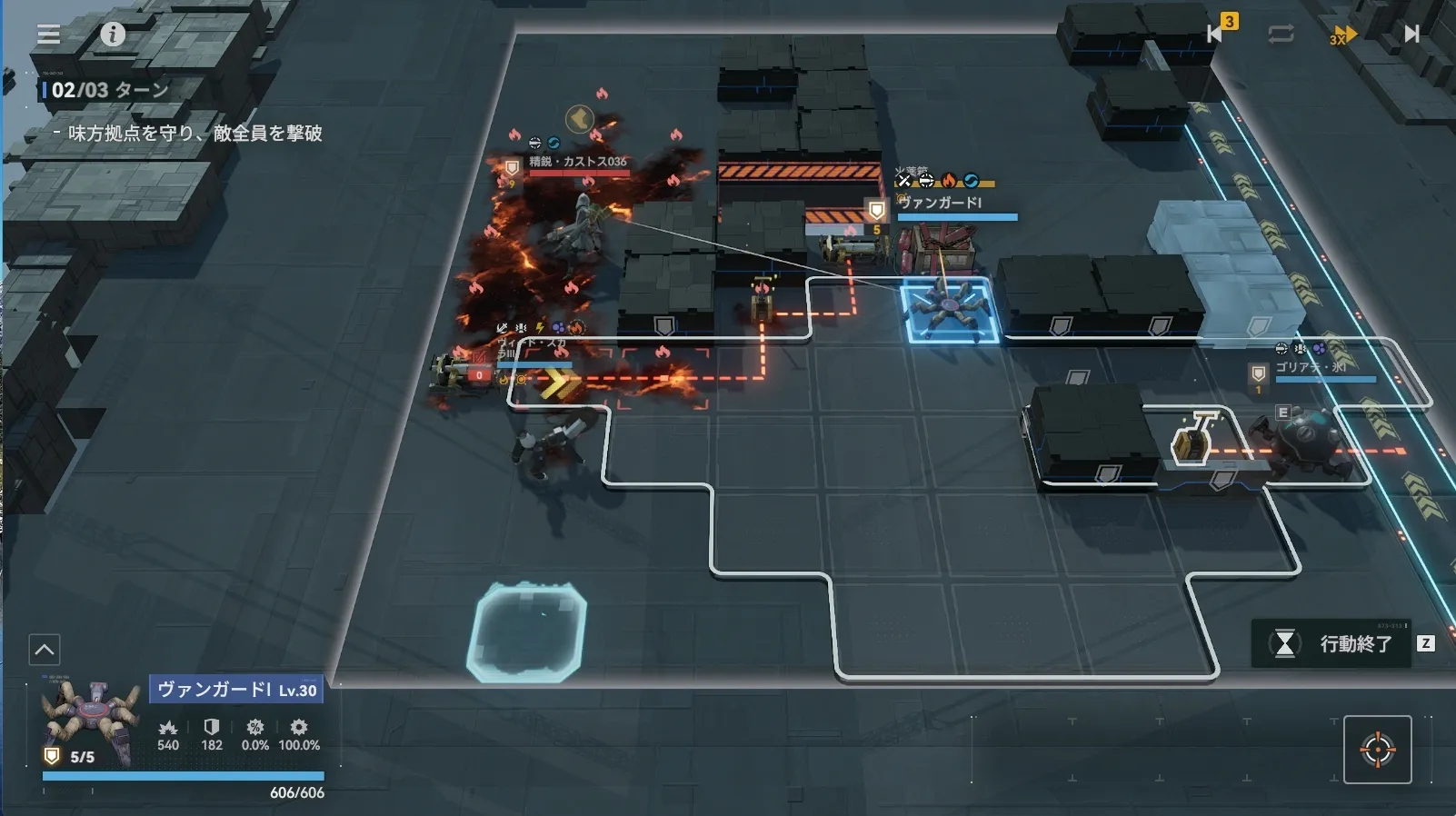
Task: Select the highlighted blue unit tile
Action: point(950,311)
